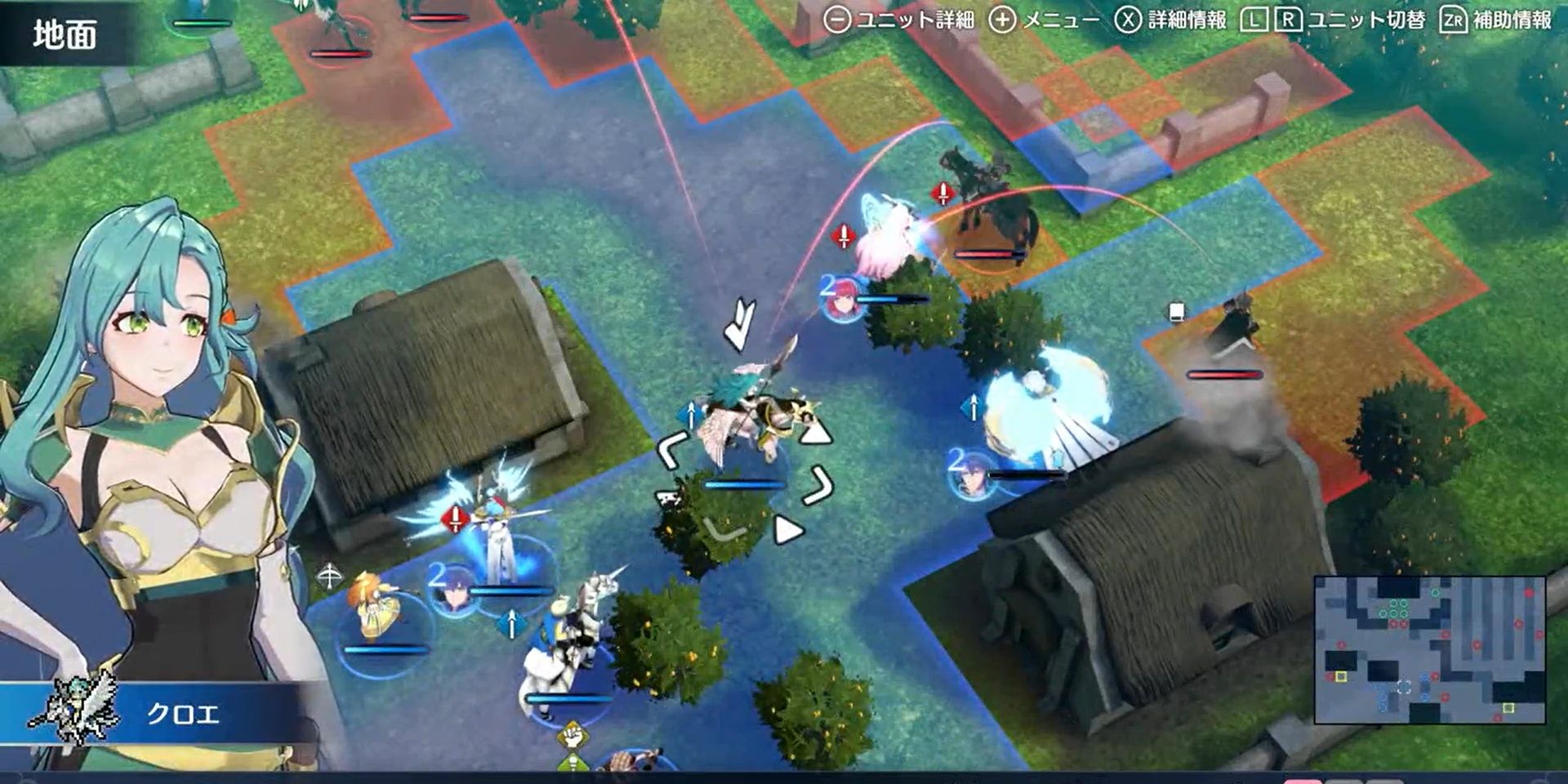The image size is (1568, 784).
Task: Click the bow crosshair icon near the archer
Action: point(328,573)
